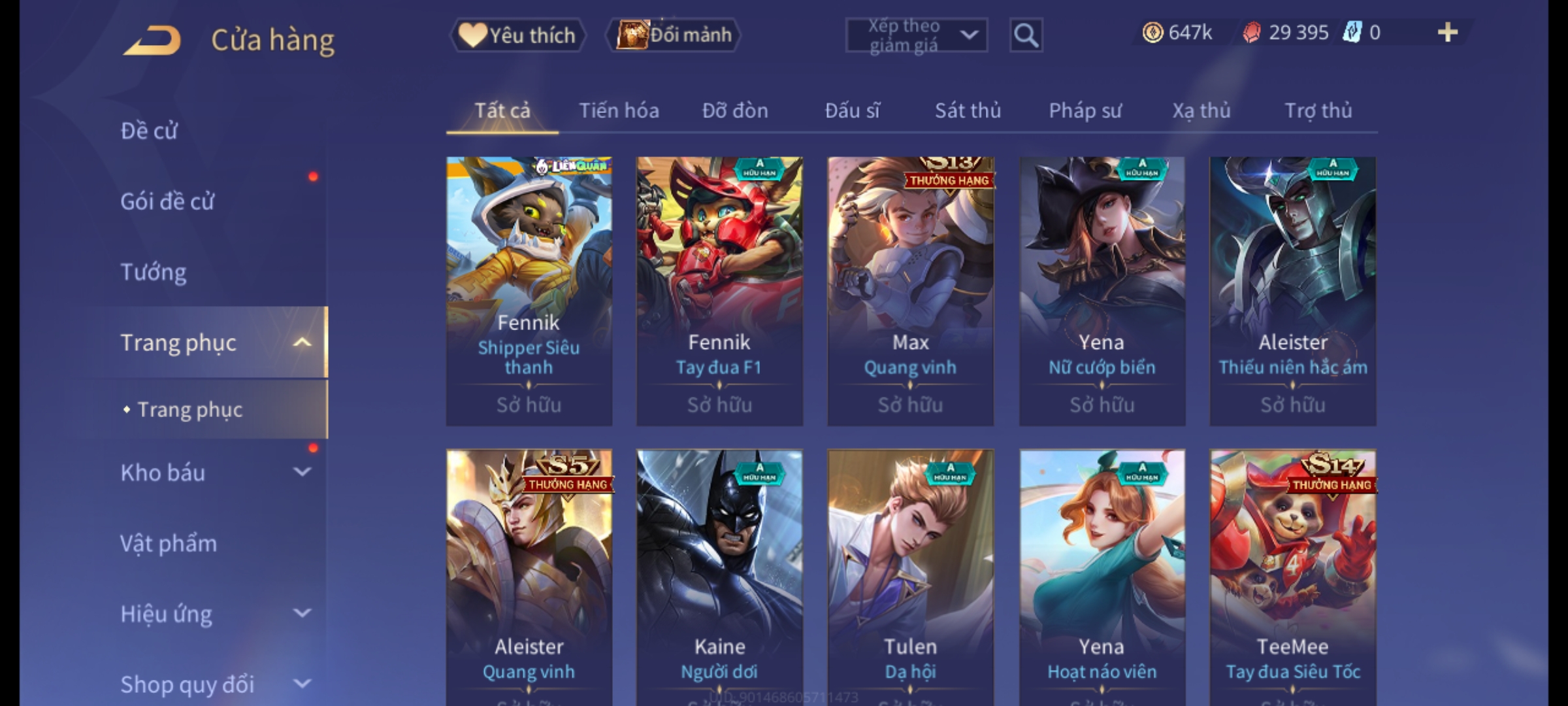Open the Vật phẩm section
This screenshot has width=1568, height=706.
(x=169, y=543)
